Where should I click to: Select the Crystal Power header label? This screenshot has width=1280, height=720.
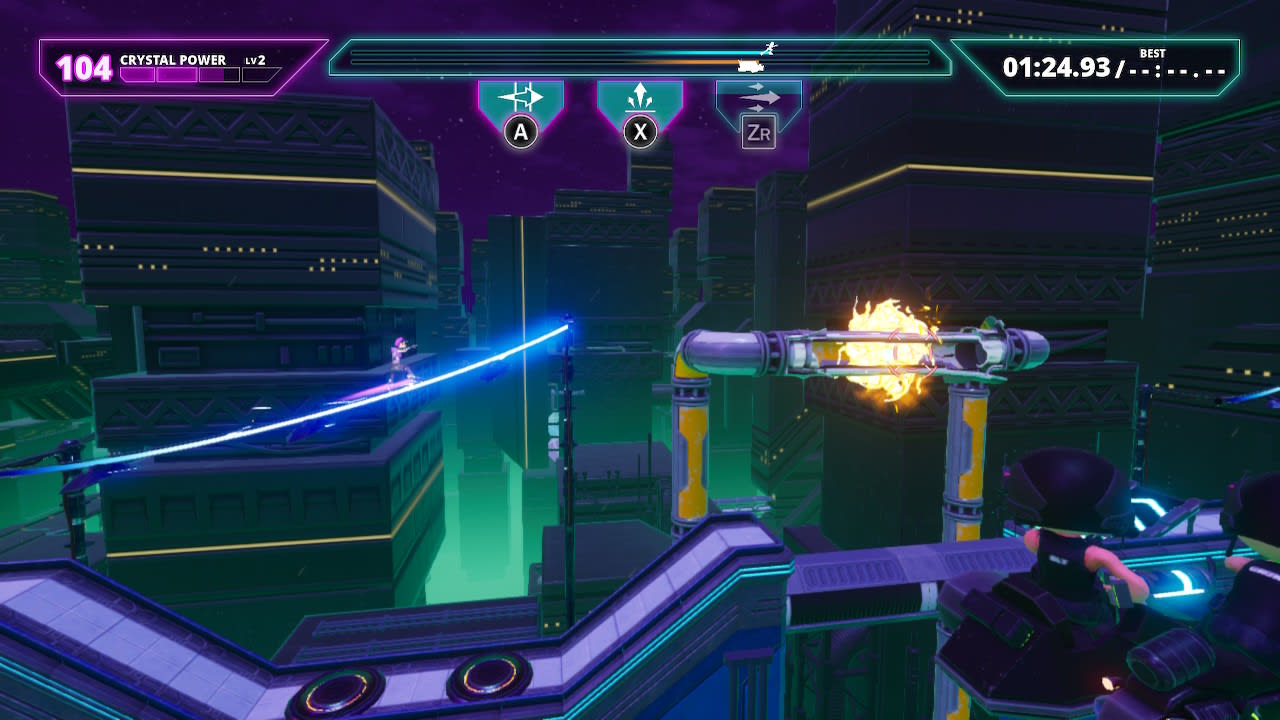click(x=175, y=58)
